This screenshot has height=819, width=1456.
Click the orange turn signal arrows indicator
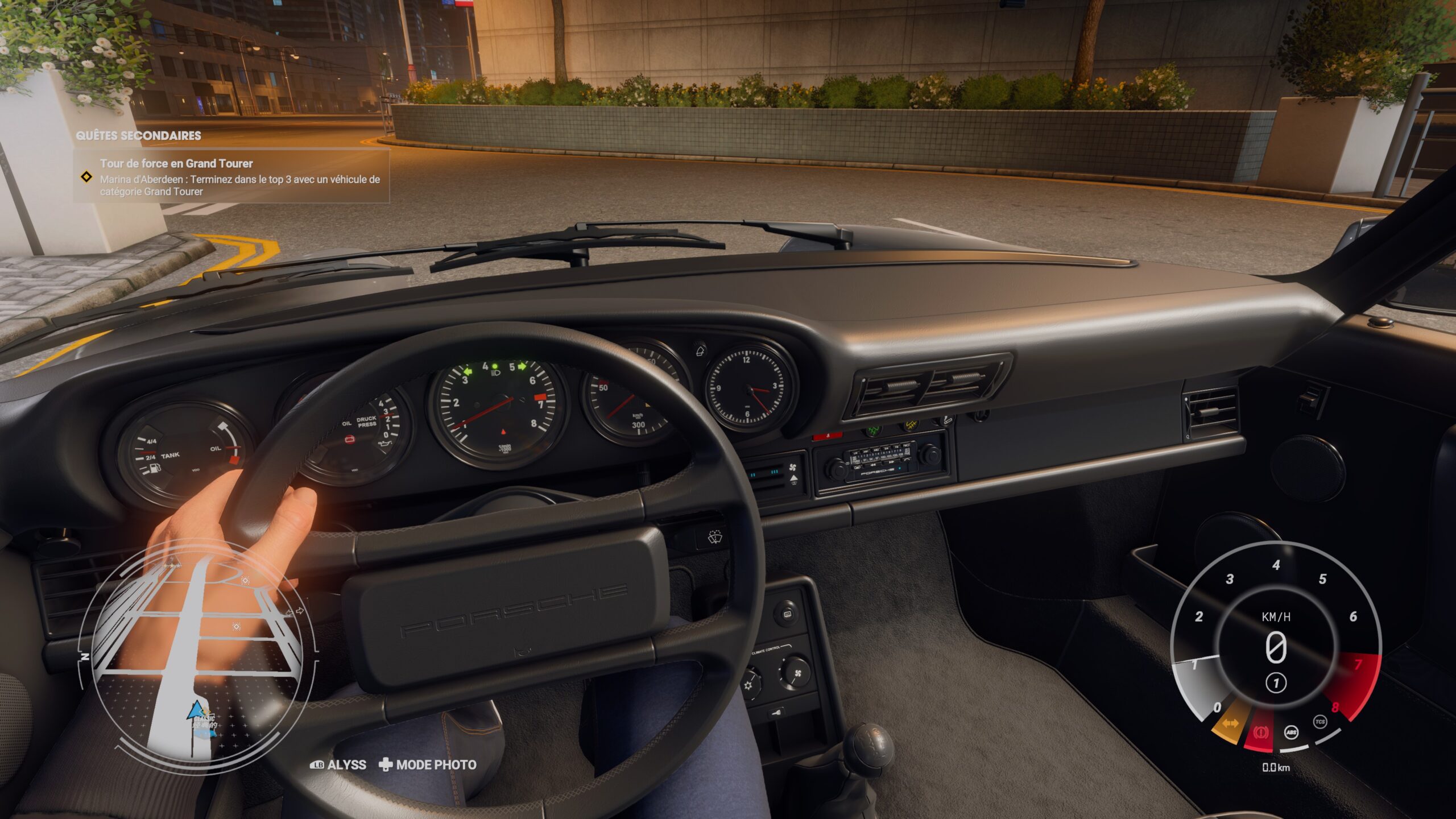tap(1230, 723)
